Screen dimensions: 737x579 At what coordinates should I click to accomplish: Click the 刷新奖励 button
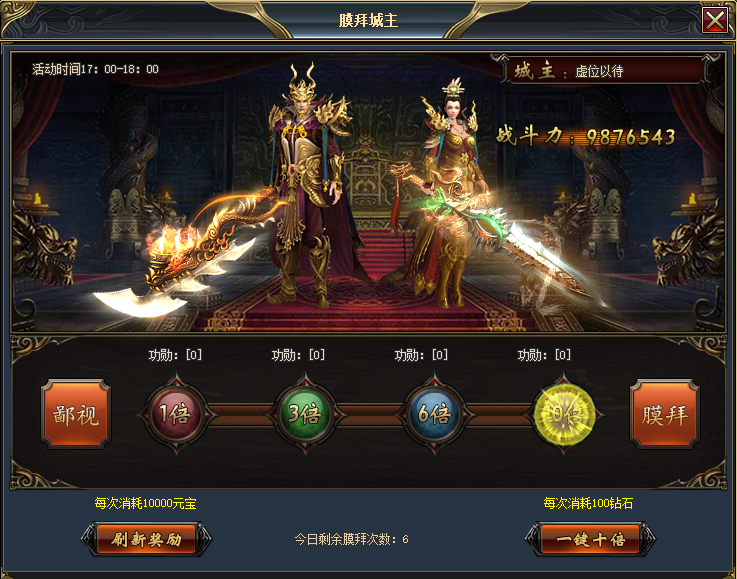pyautogui.click(x=146, y=539)
